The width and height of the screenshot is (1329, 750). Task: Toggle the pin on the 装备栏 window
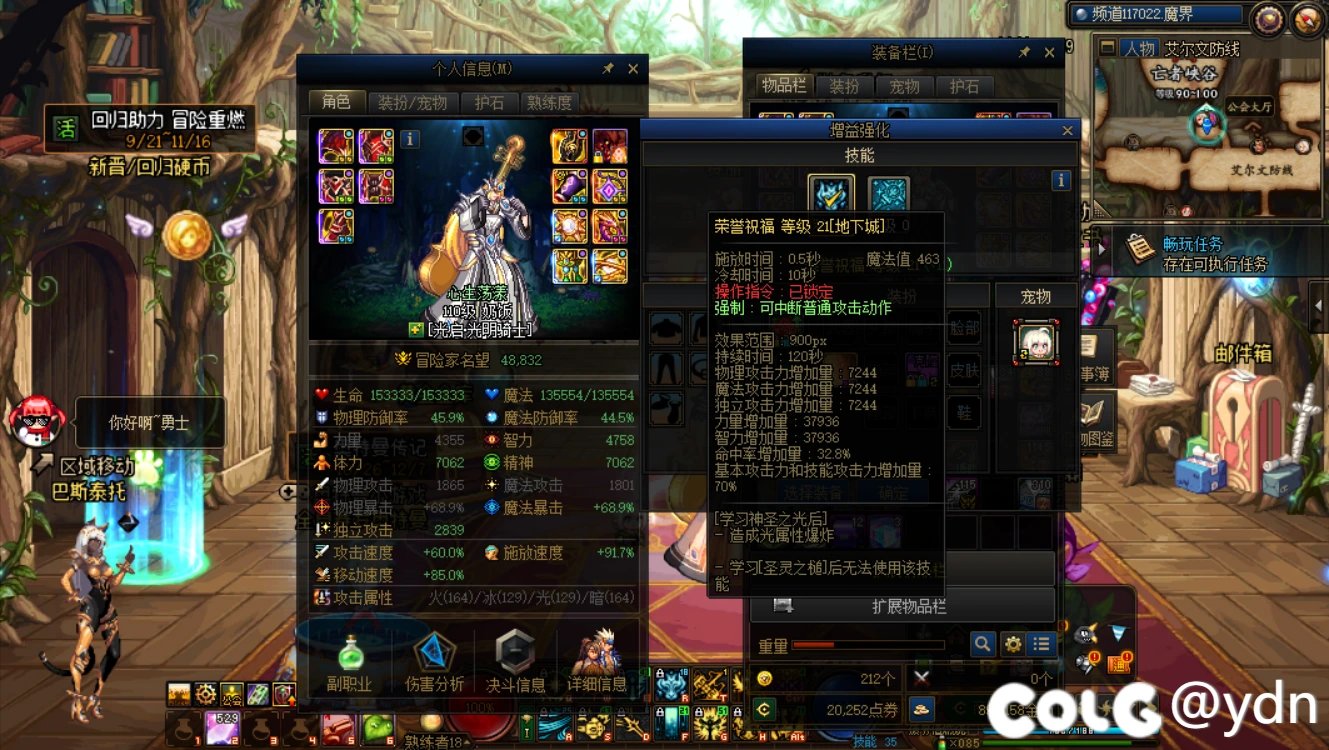[x=1025, y=52]
